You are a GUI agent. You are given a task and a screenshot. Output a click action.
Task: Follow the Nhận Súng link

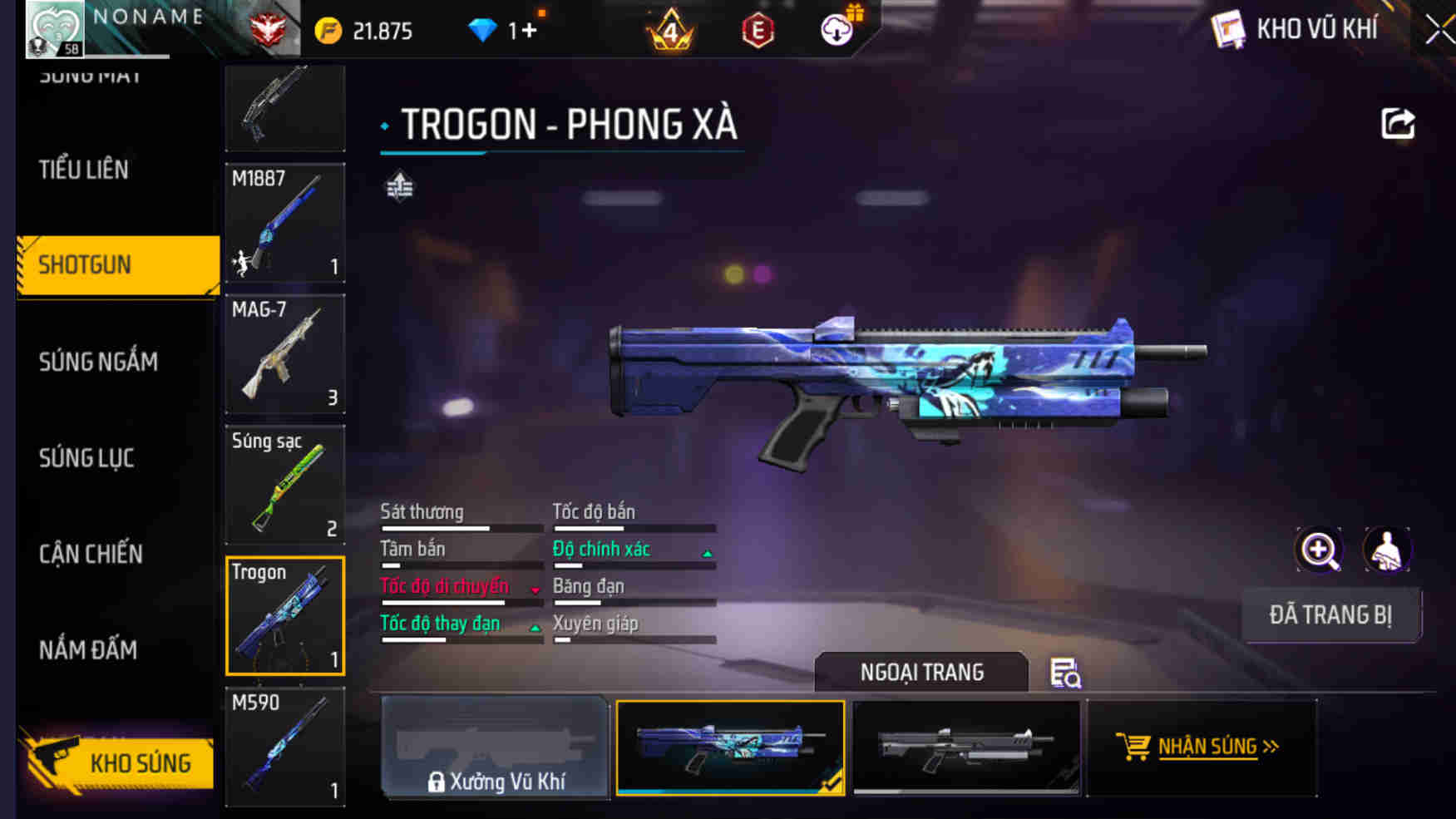[1198, 747]
